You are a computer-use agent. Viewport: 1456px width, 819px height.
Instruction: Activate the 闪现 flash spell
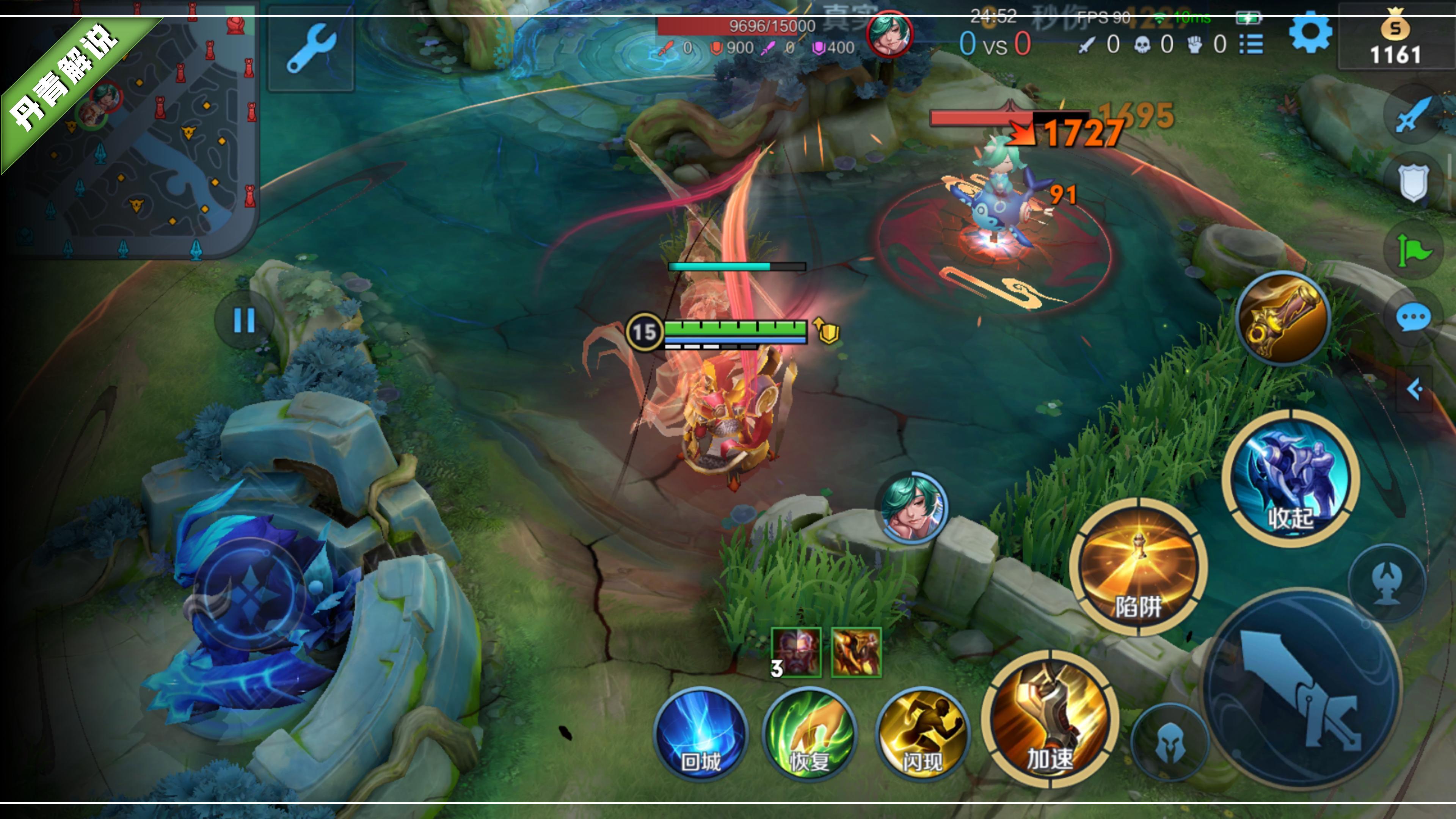coord(921,735)
